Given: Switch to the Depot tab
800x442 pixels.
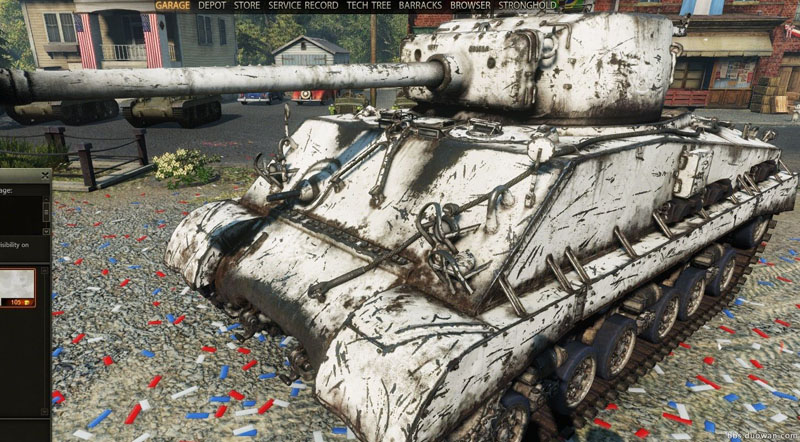Looking at the screenshot, I should (212, 5).
